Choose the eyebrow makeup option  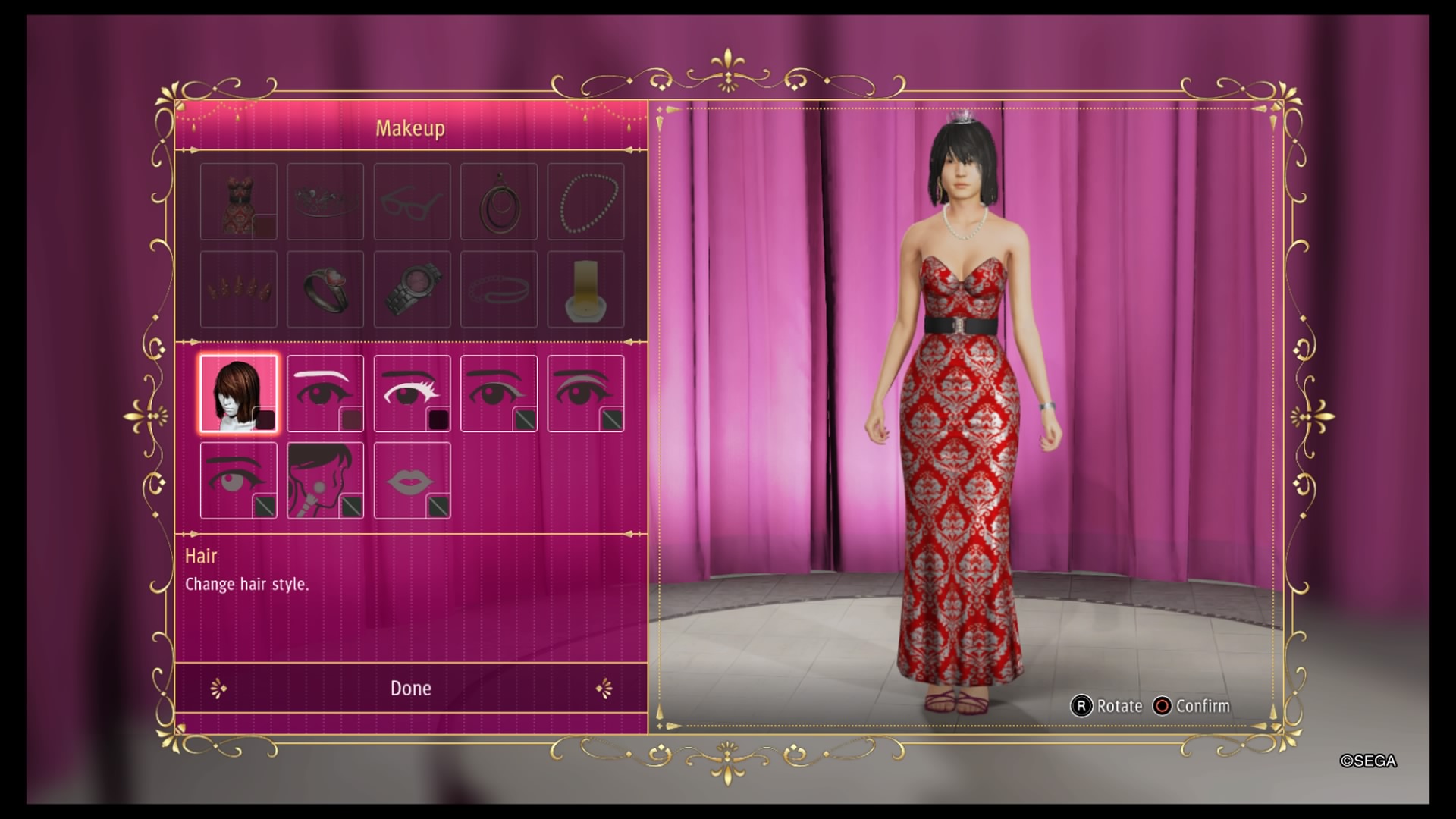point(325,394)
